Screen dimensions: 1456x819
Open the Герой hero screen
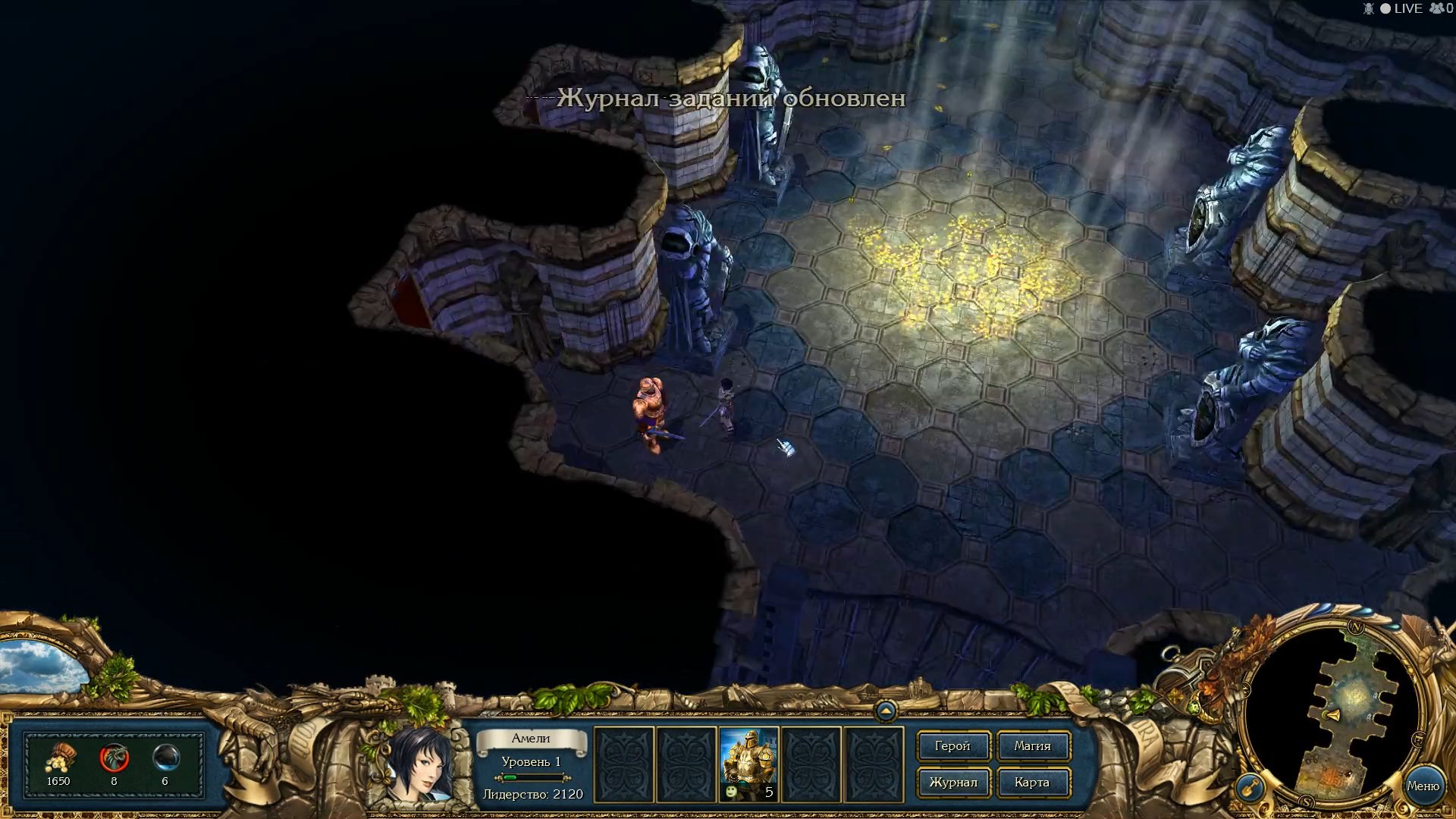point(952,746)
